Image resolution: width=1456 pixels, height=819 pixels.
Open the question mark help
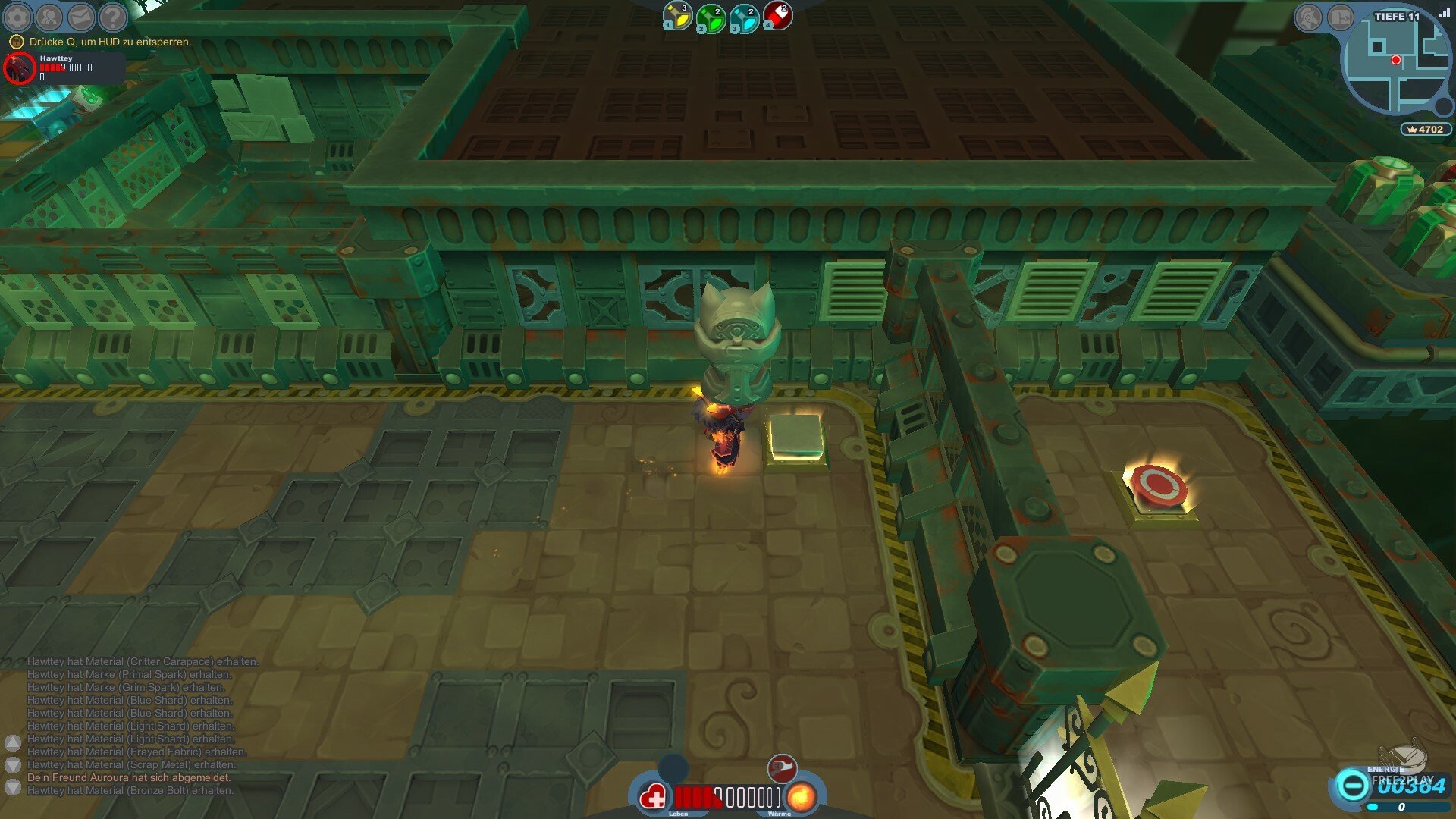tap(113, 17)
